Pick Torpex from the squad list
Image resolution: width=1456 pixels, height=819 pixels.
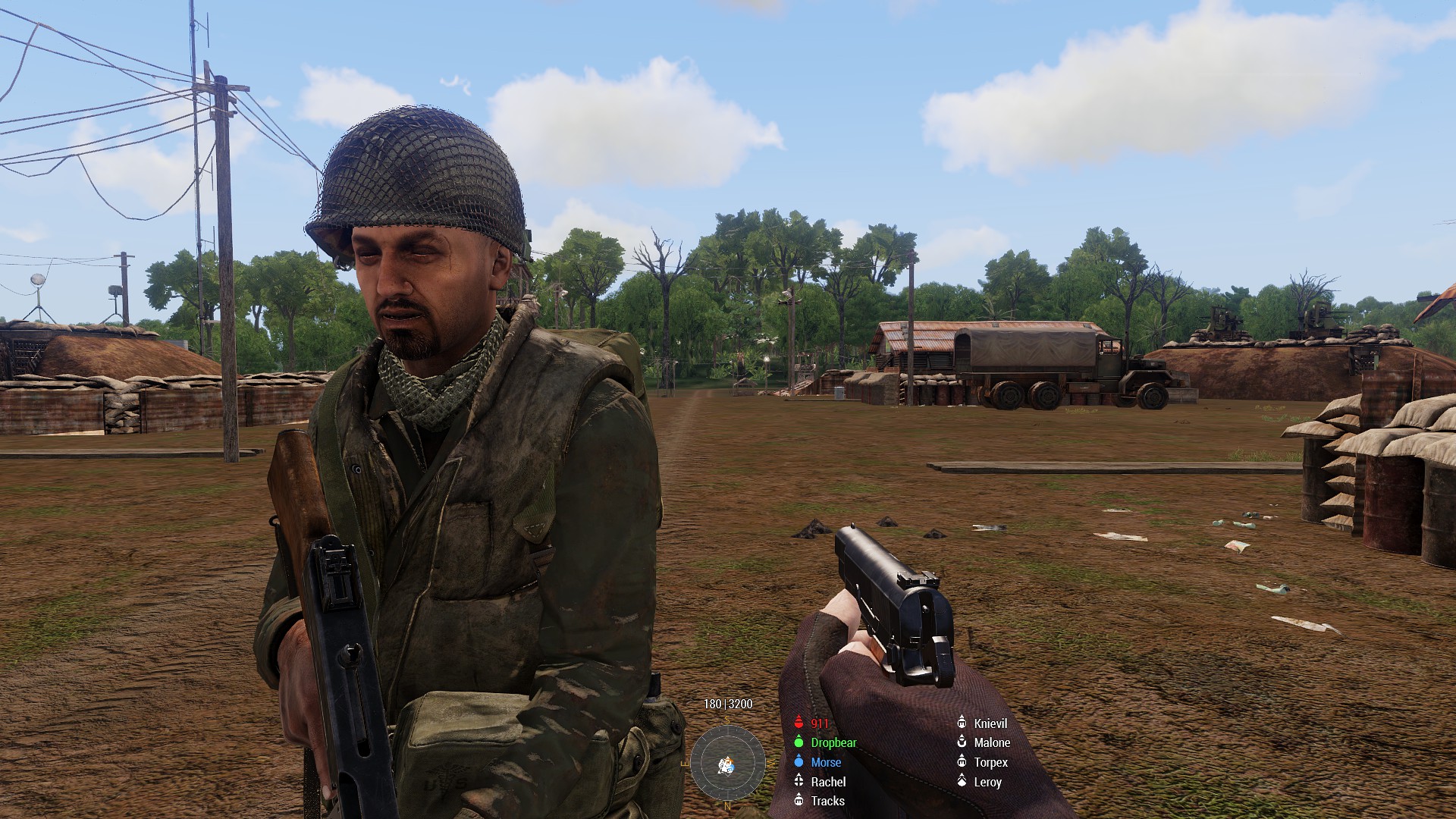[x=990, y=762]
